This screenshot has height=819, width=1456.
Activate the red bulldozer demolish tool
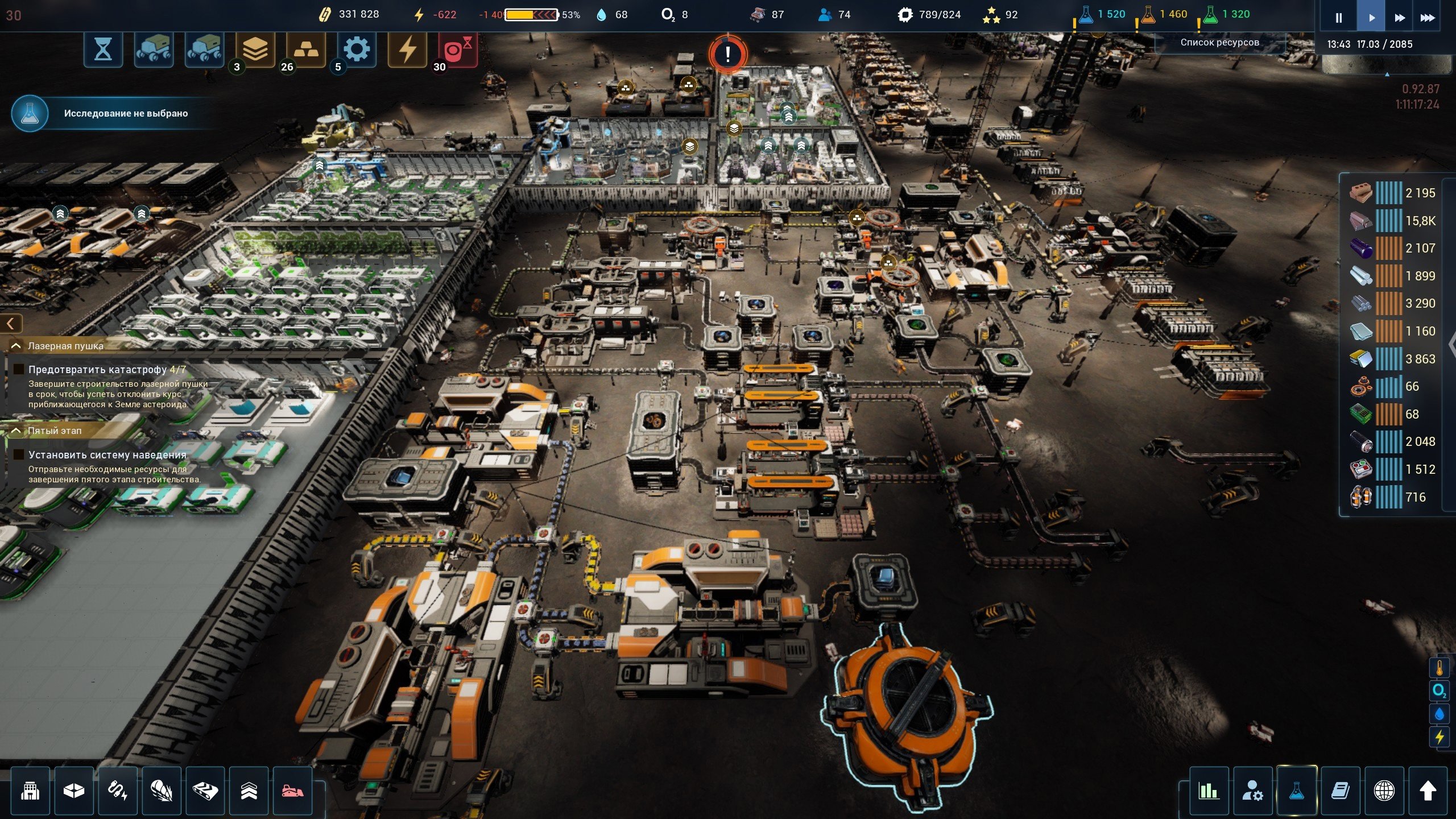292,791
